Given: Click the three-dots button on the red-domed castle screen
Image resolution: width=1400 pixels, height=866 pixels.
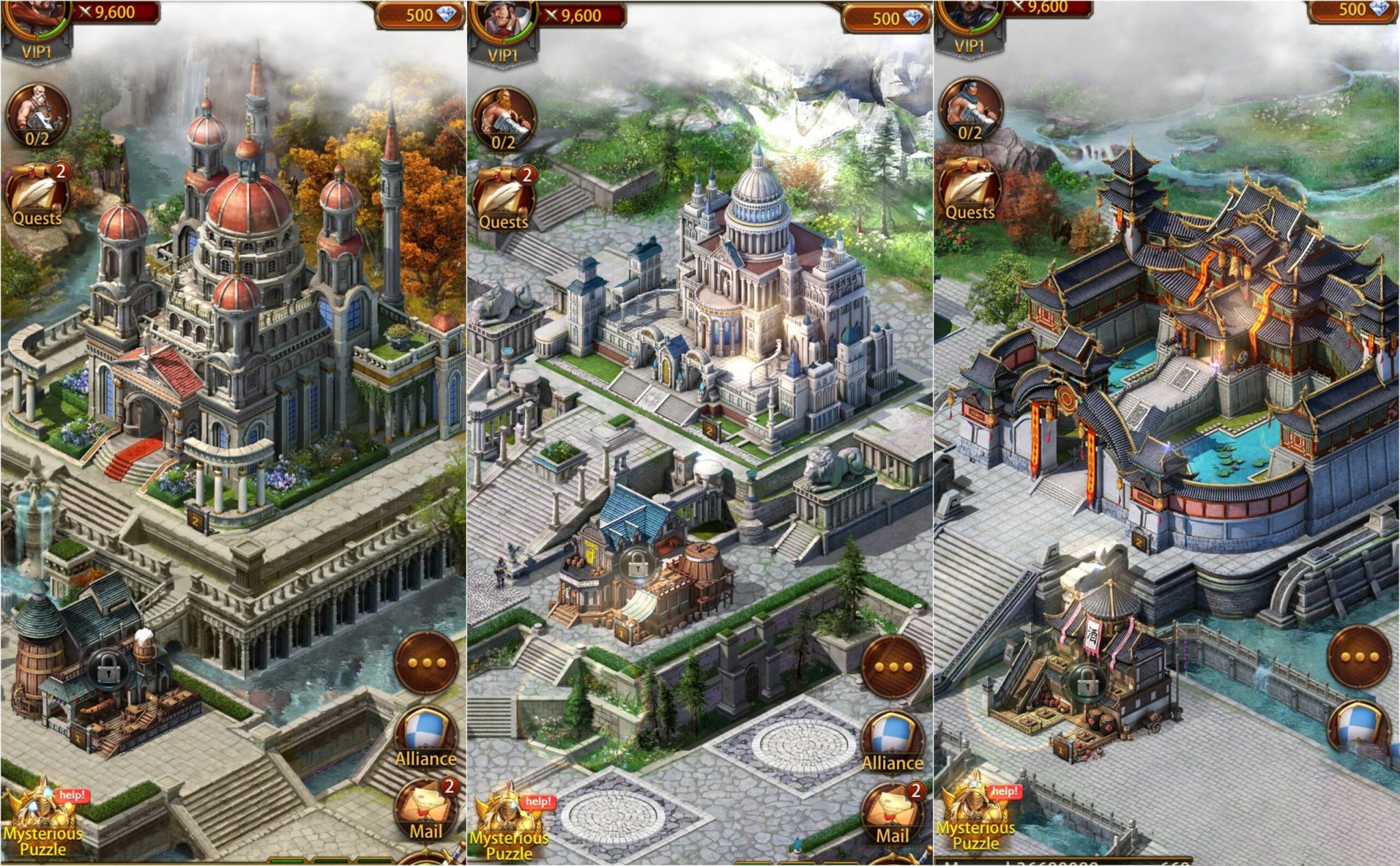Looking at the screenshot, I should 427,662.
